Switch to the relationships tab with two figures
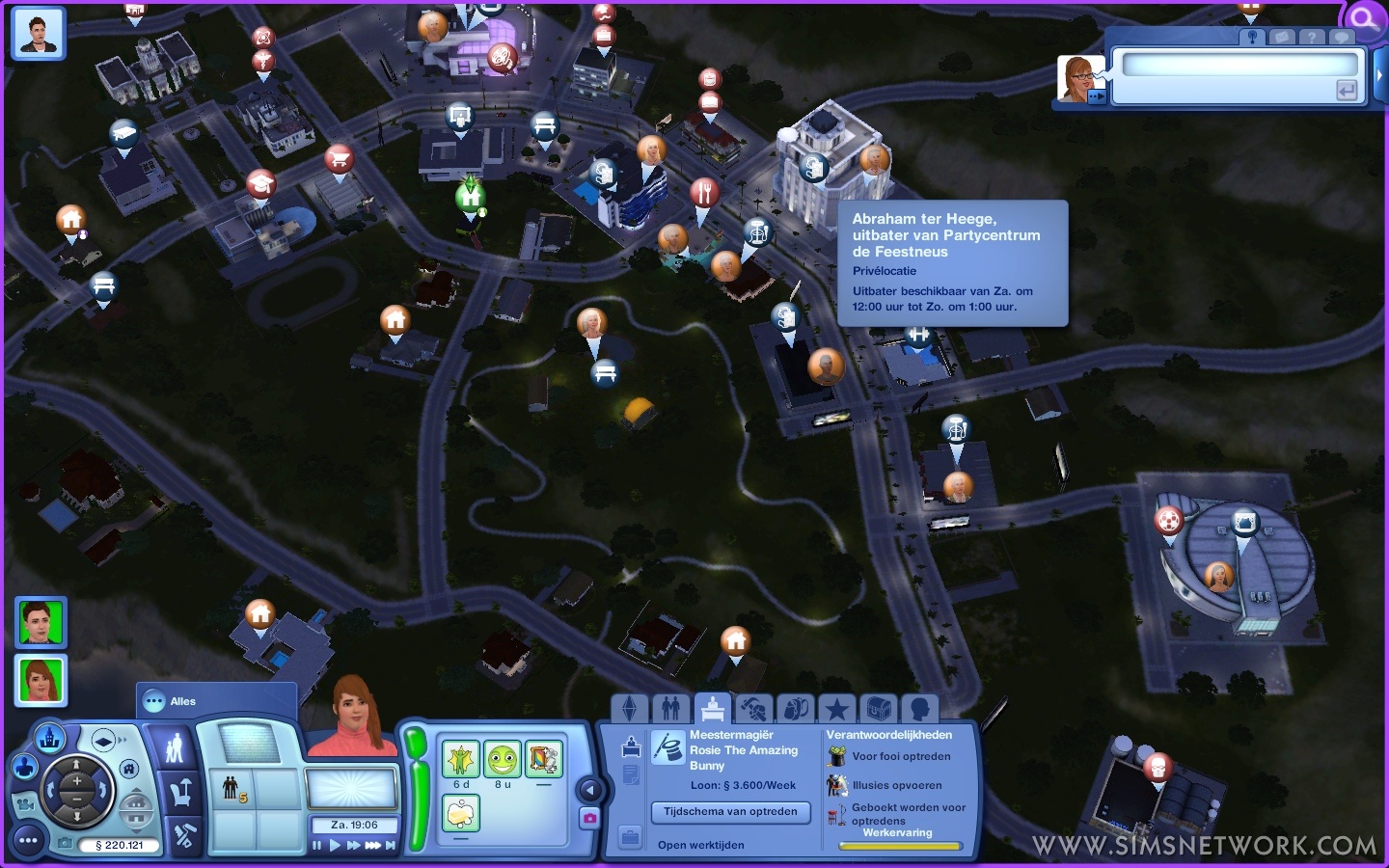The height and width of the screenshot is (868, 1389). (x=670, y=710)
